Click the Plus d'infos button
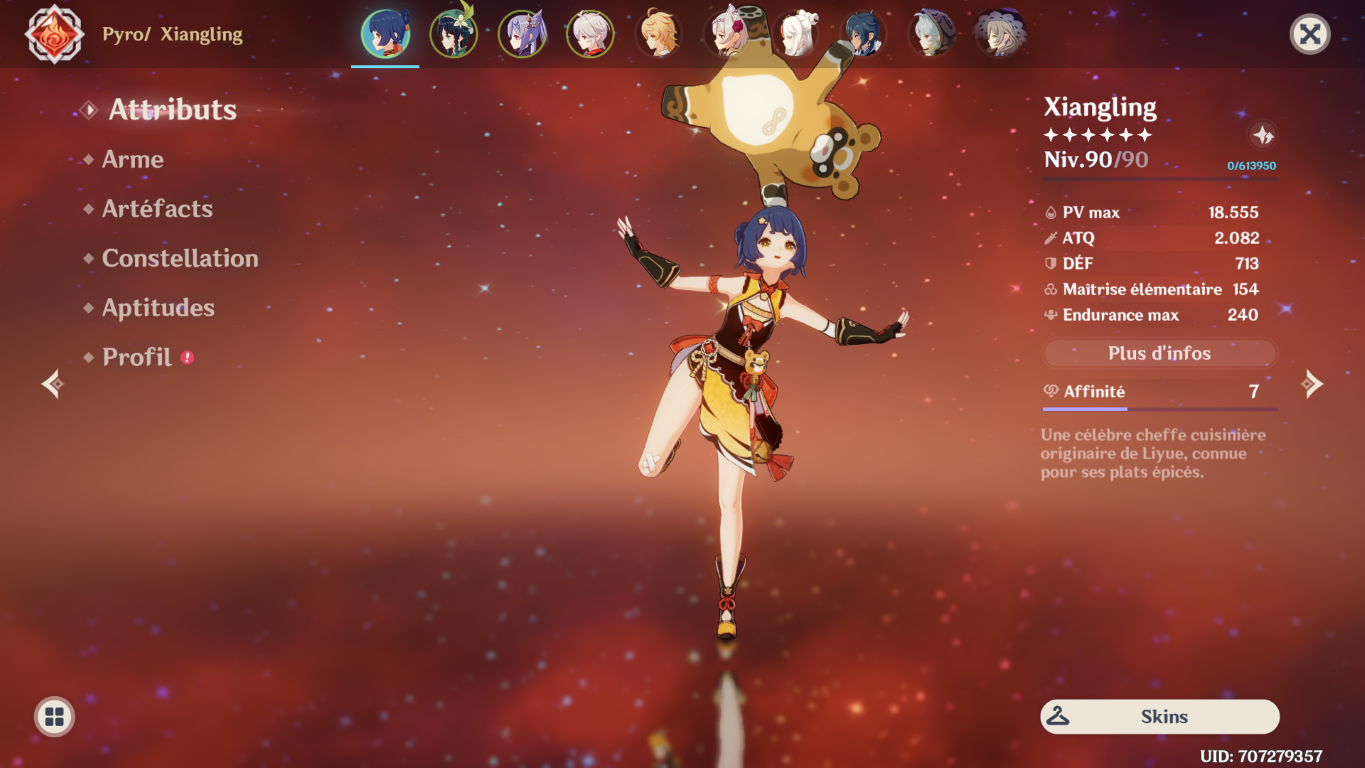Screen dimensions: 1365x768 pyautogui.click(x=1159, y=352)
